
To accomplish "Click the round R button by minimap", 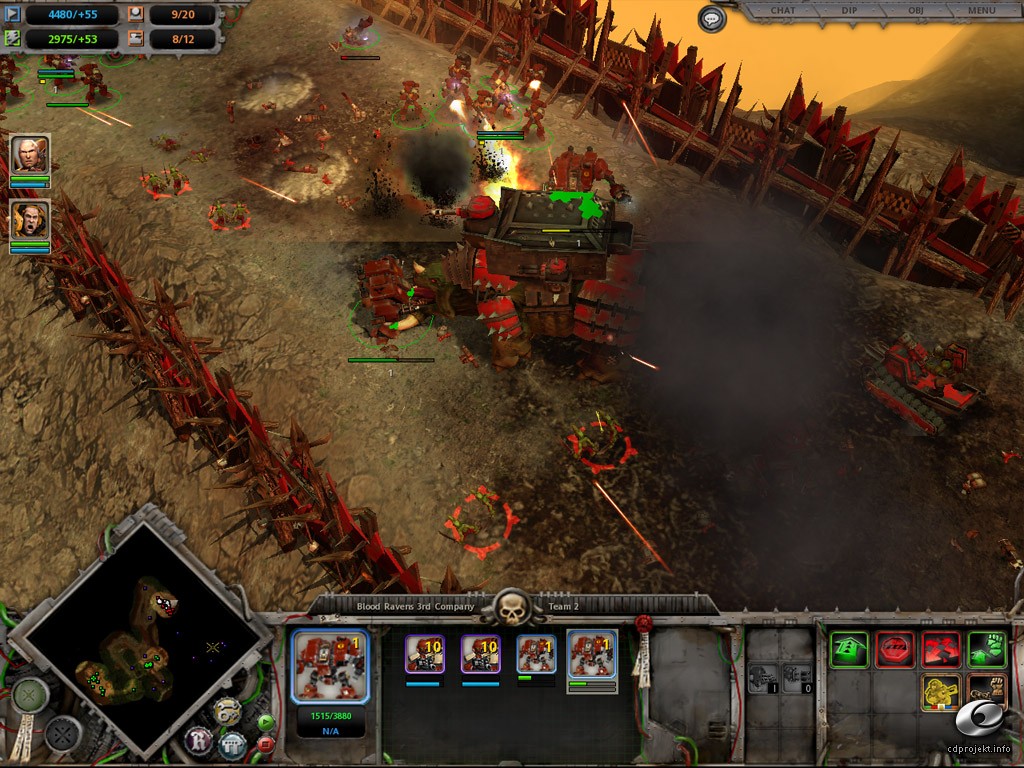I will pos(198,740).
